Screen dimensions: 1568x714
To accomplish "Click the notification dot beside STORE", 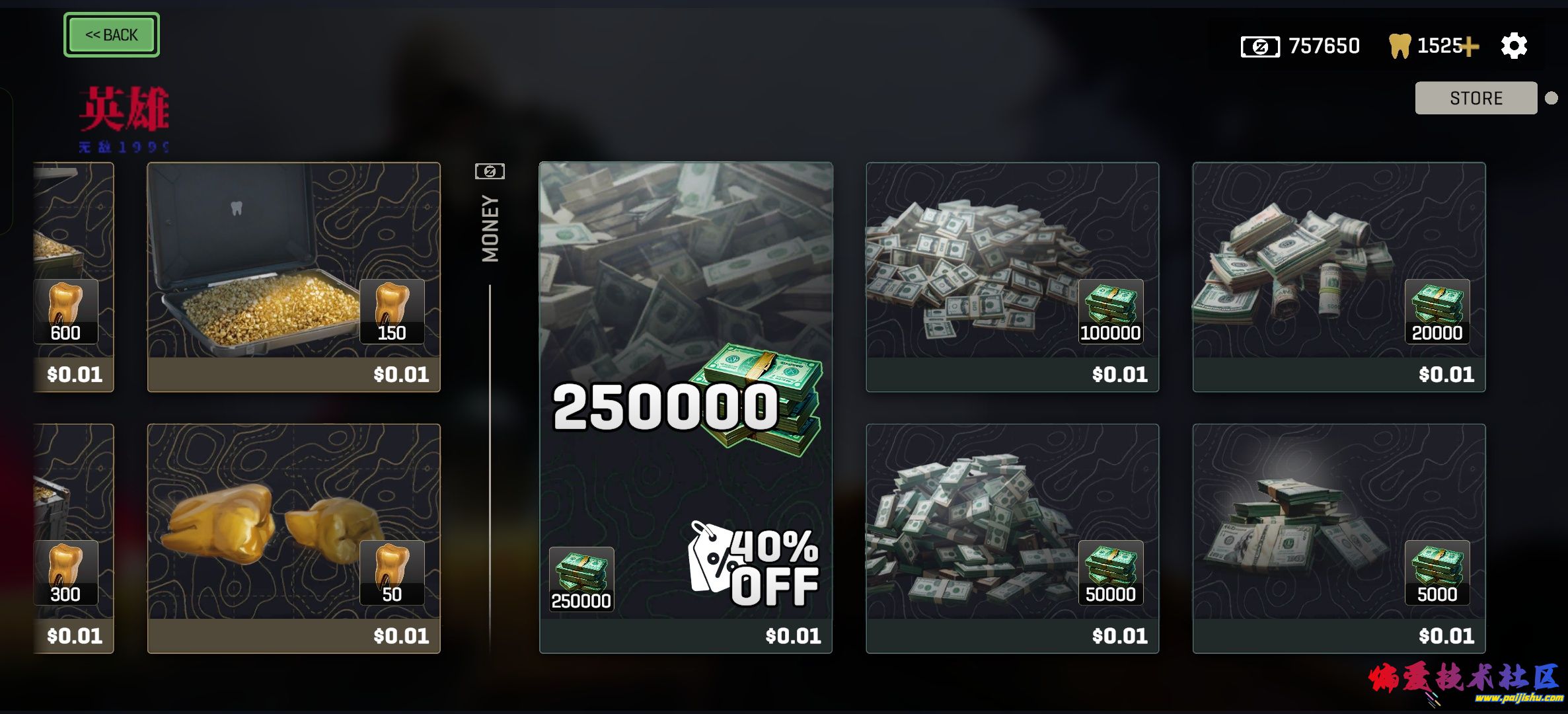I will point(1553,98).
